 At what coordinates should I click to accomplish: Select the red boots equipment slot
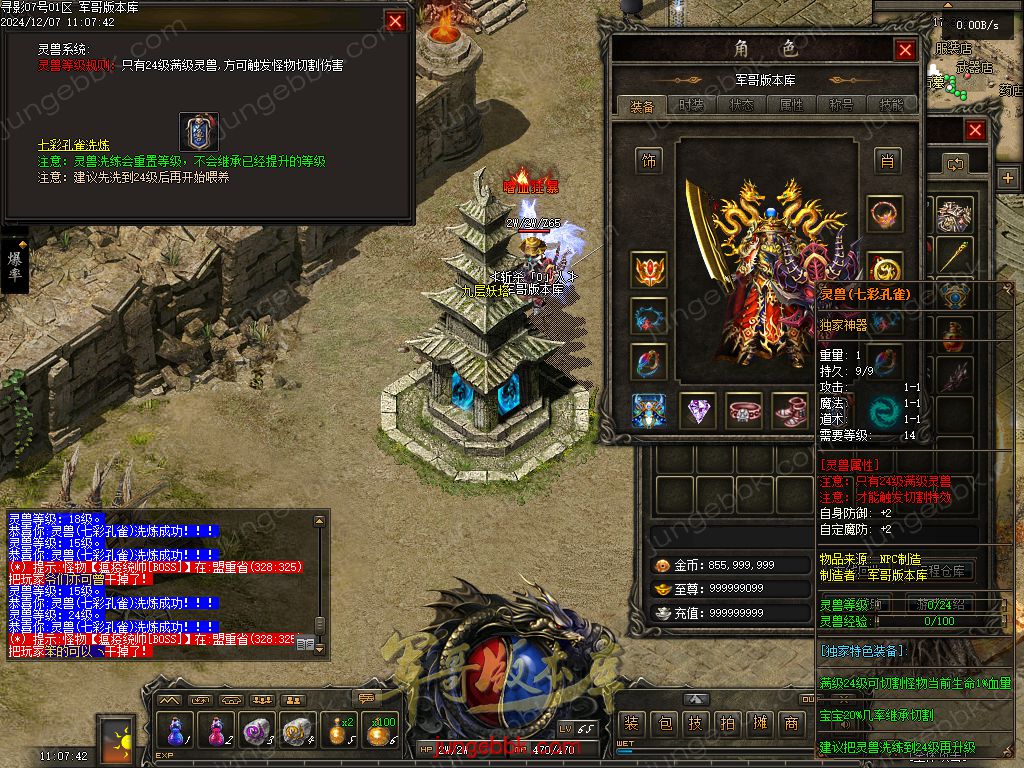(790, 410)
